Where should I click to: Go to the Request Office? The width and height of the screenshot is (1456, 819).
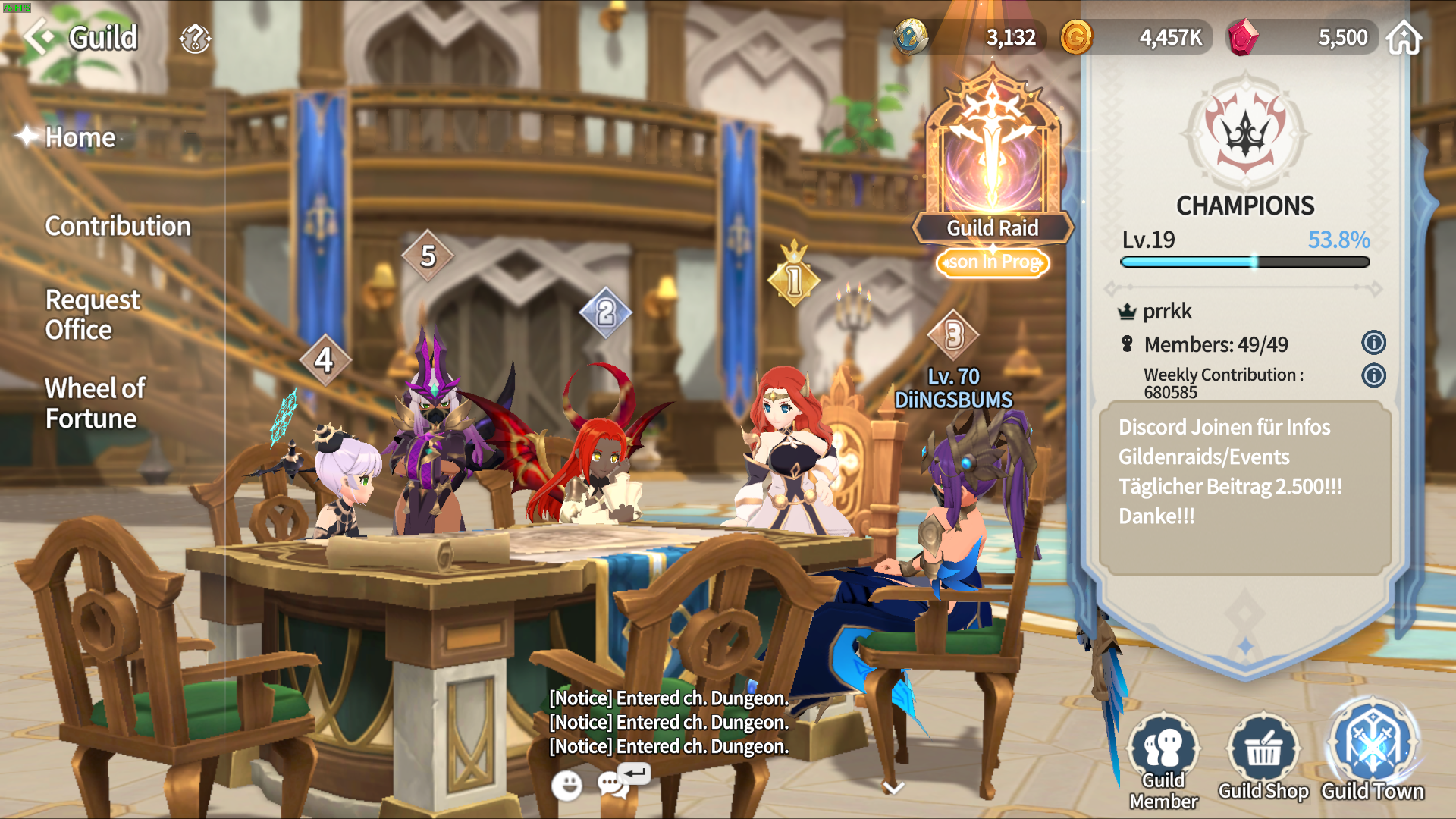point(93,315)
